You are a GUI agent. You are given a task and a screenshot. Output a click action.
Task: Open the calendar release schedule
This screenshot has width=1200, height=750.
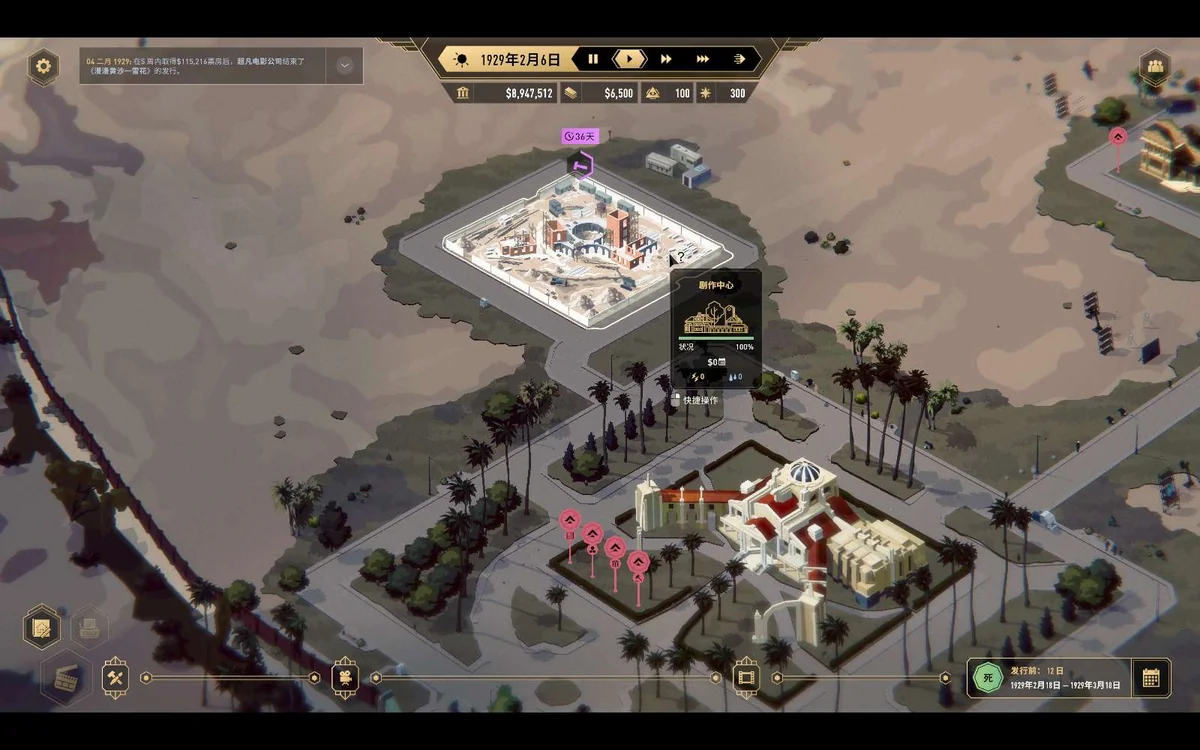click(1150, 678)
